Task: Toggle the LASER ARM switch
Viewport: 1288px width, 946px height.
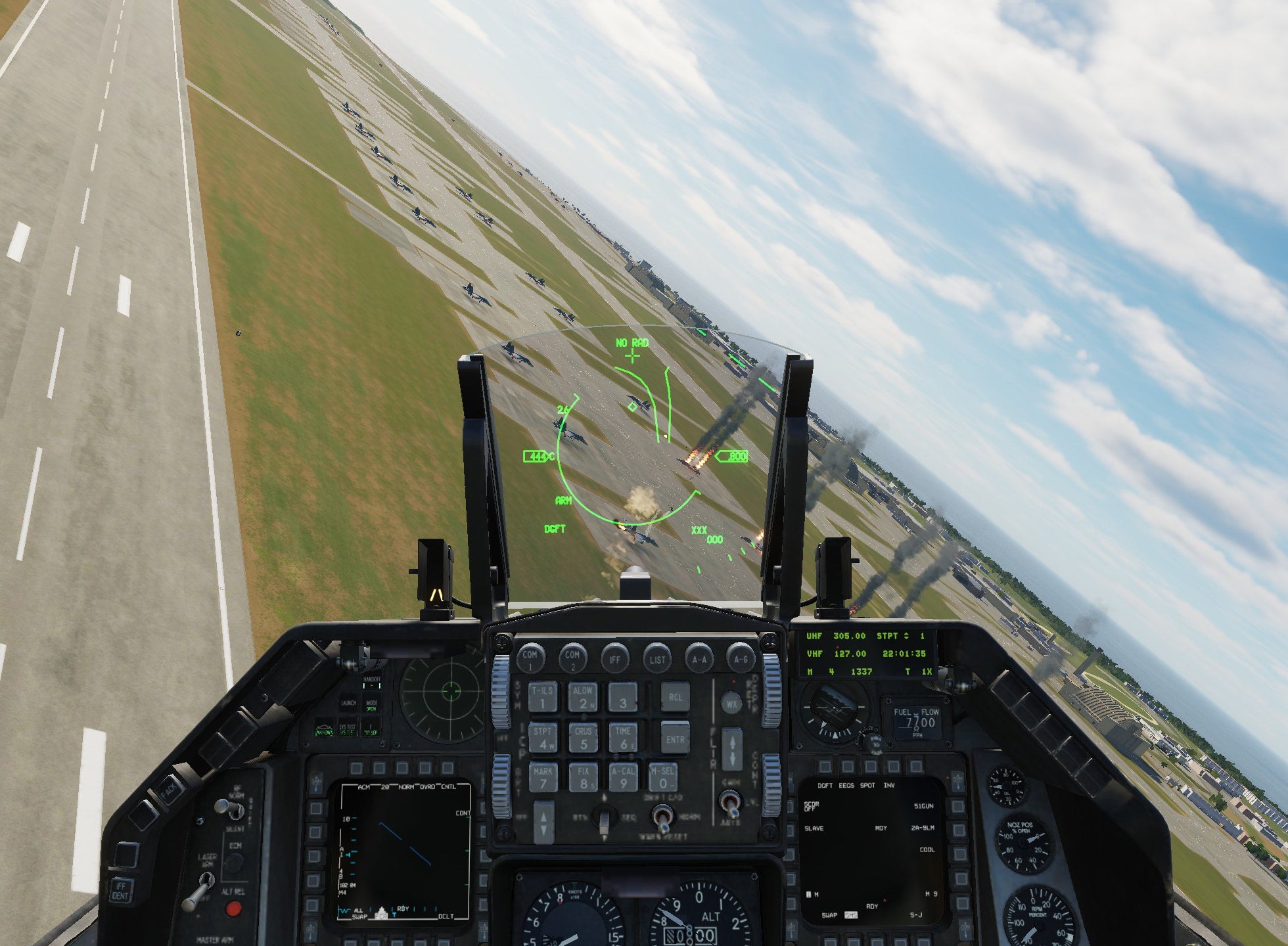Action: (x=206, y=880)
